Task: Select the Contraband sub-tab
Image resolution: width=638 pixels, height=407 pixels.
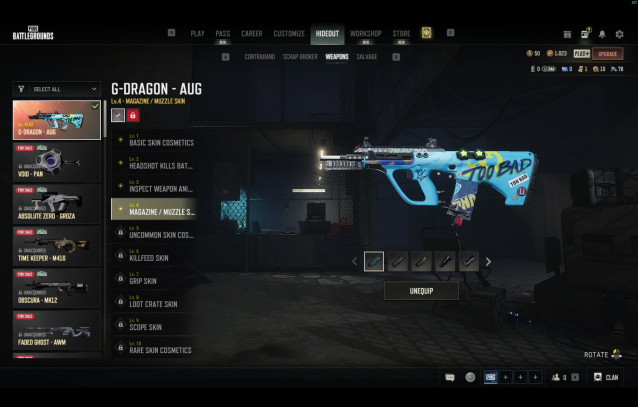Action: tap(259, 57)
